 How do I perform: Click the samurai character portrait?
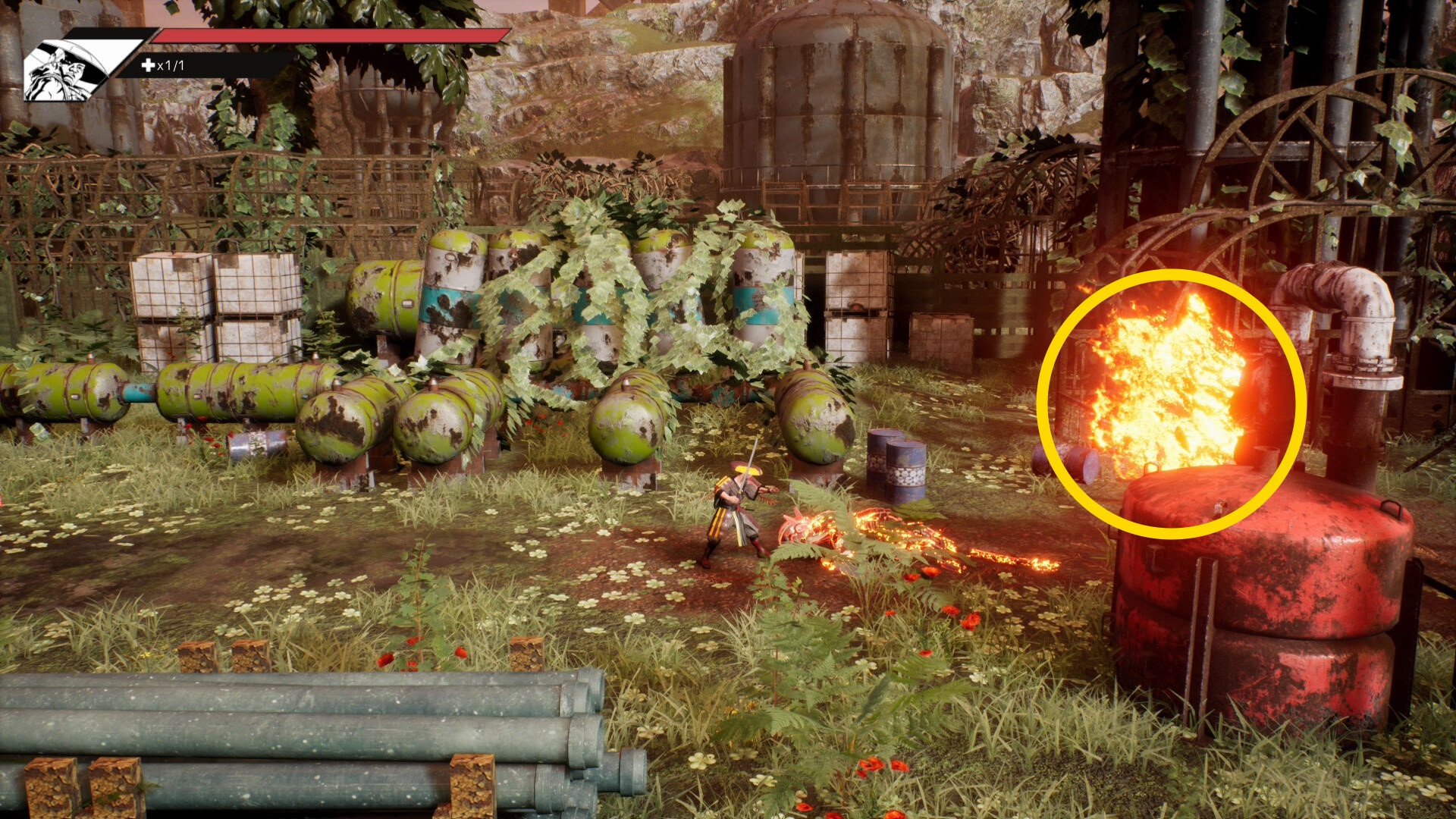[67, 70]
